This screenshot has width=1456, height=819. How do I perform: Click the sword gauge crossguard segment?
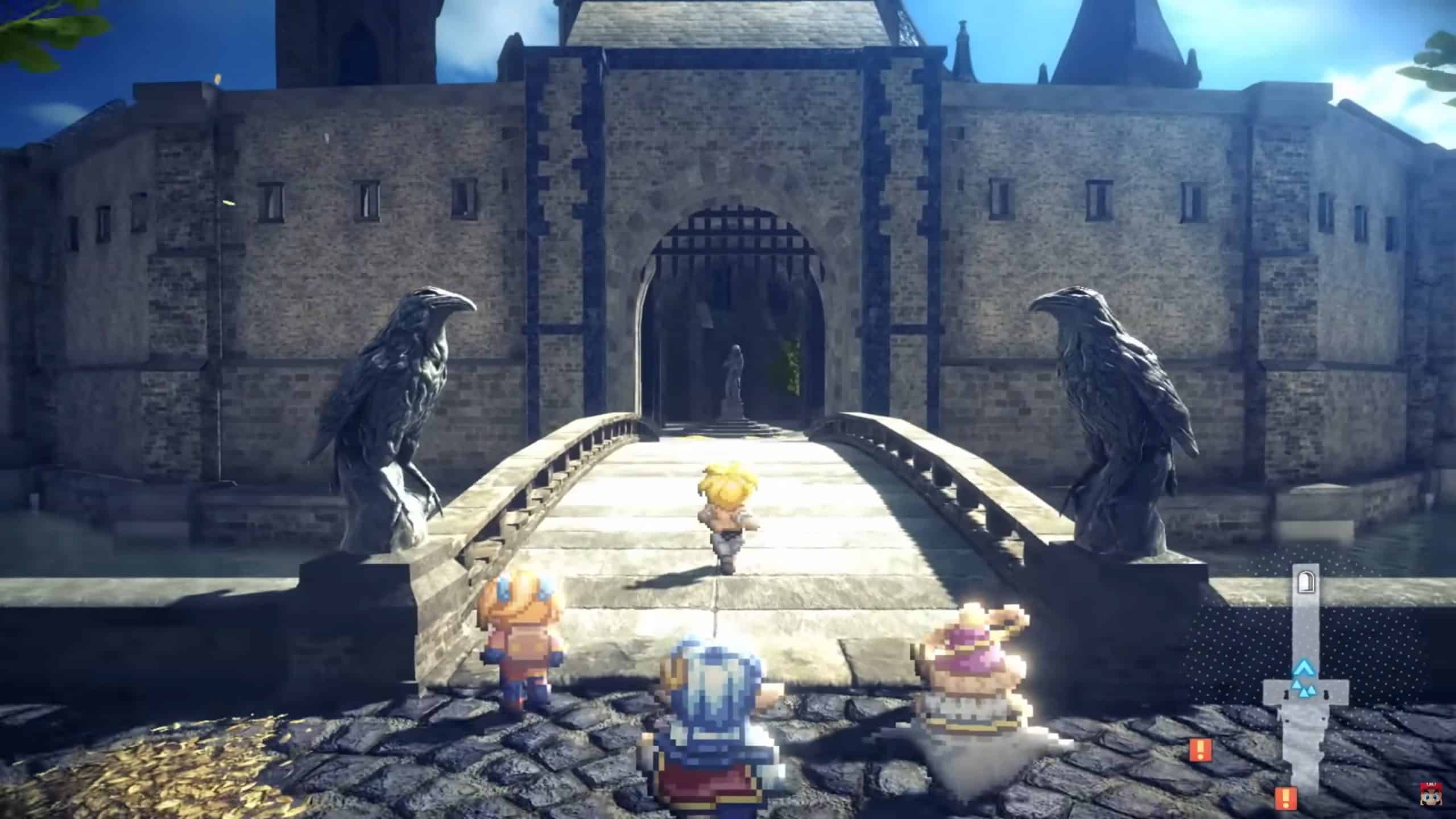coord(1274,690)
